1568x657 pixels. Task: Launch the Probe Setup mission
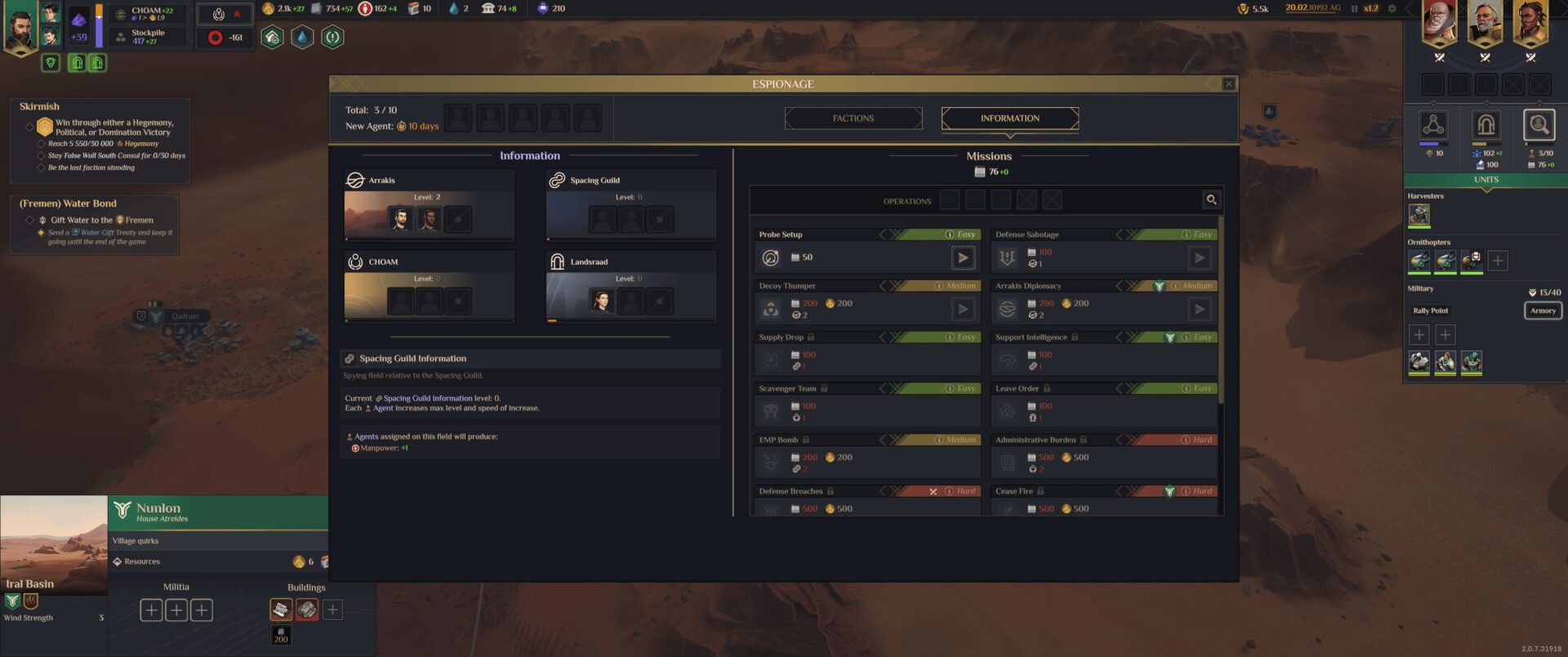(x=963, y=258)
